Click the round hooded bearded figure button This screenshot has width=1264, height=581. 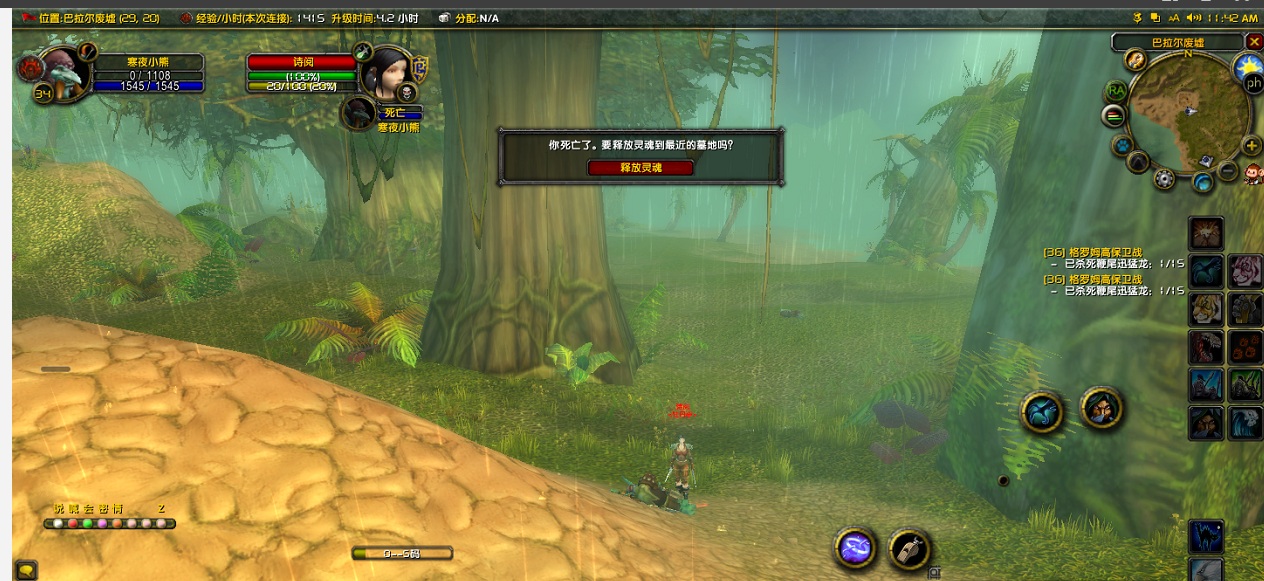[1102, 407]
